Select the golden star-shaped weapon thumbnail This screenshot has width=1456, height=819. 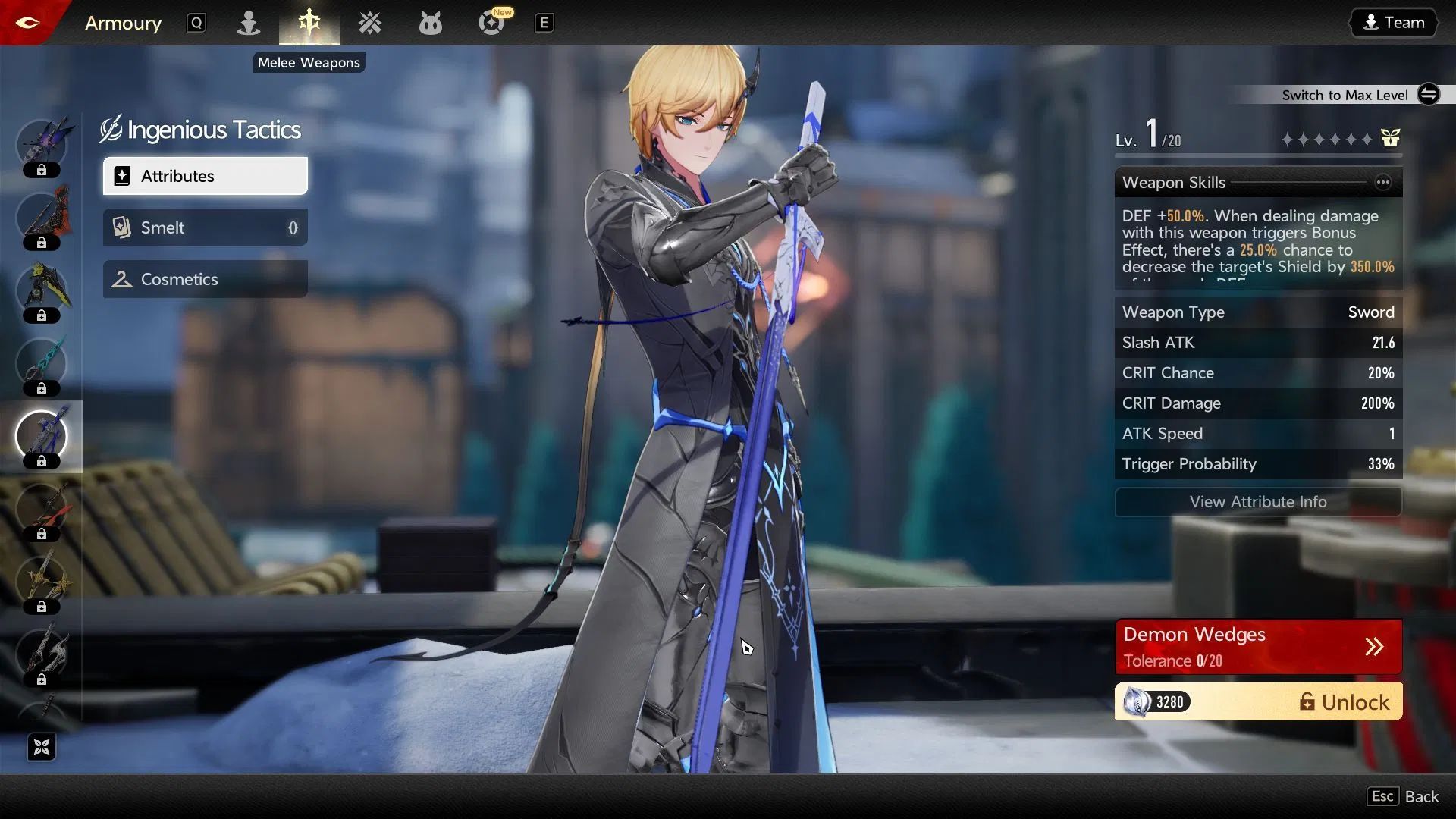42,582
